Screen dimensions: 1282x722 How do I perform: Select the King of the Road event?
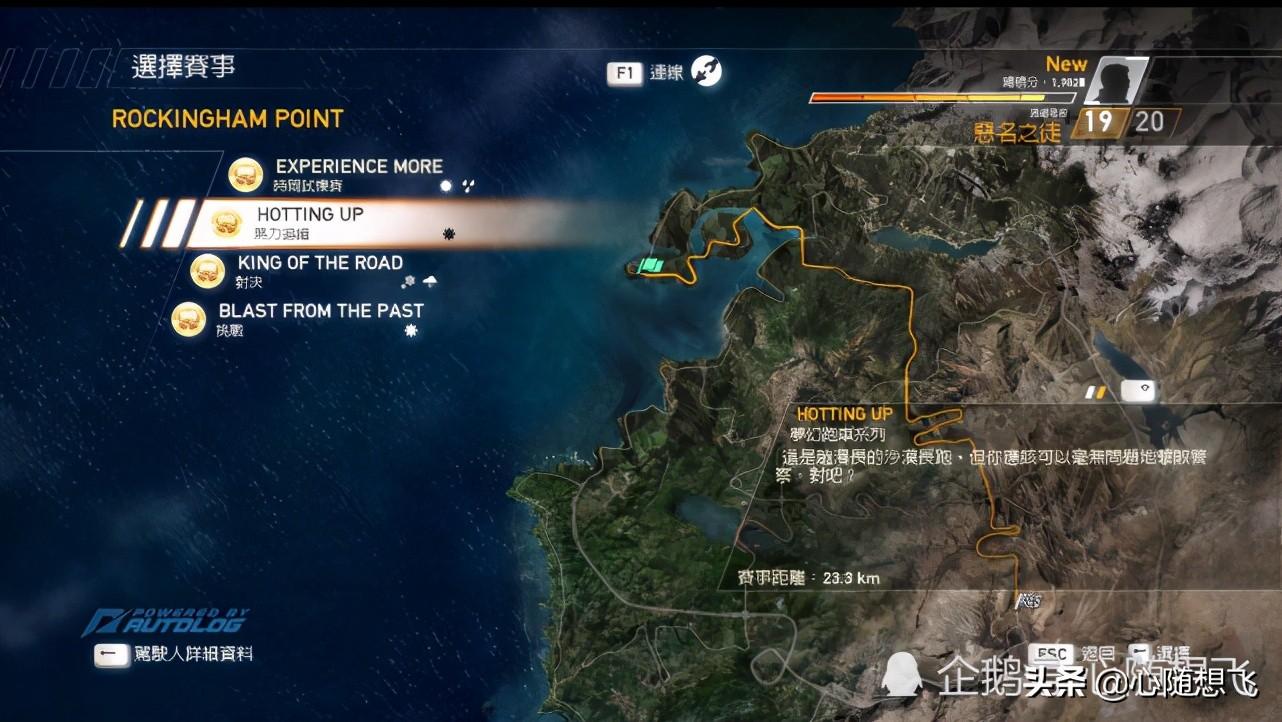point(320,263)
